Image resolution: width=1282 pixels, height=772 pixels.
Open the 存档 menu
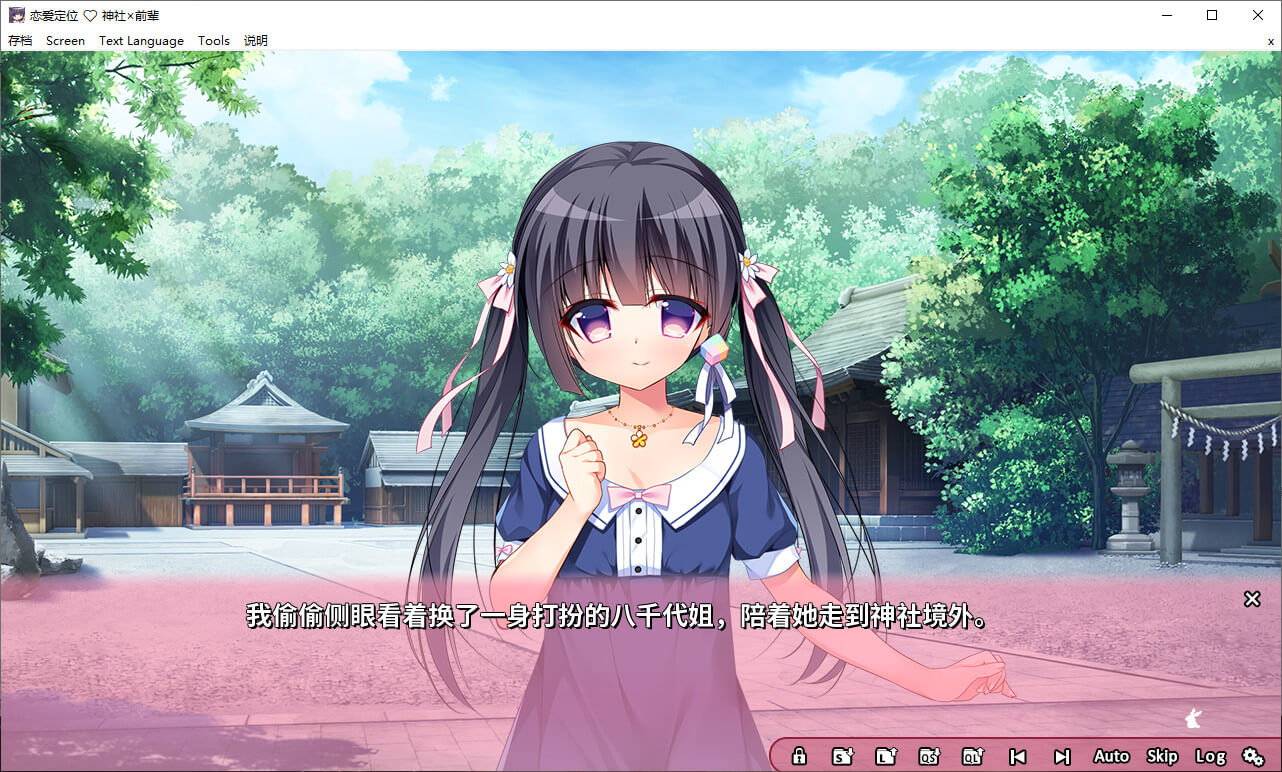point(20,41)
